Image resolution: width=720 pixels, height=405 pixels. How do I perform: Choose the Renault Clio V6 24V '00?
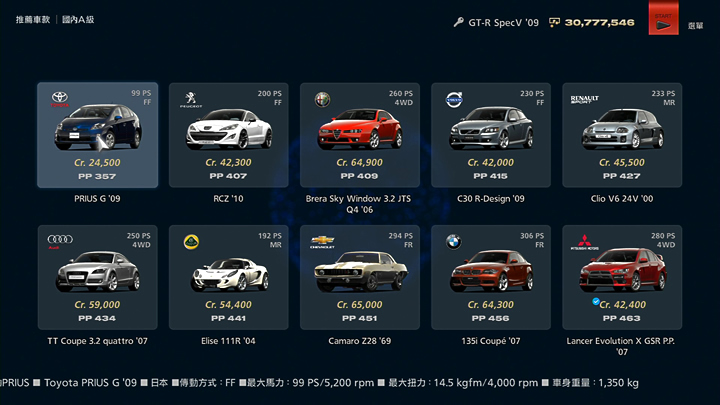(621, 135)
